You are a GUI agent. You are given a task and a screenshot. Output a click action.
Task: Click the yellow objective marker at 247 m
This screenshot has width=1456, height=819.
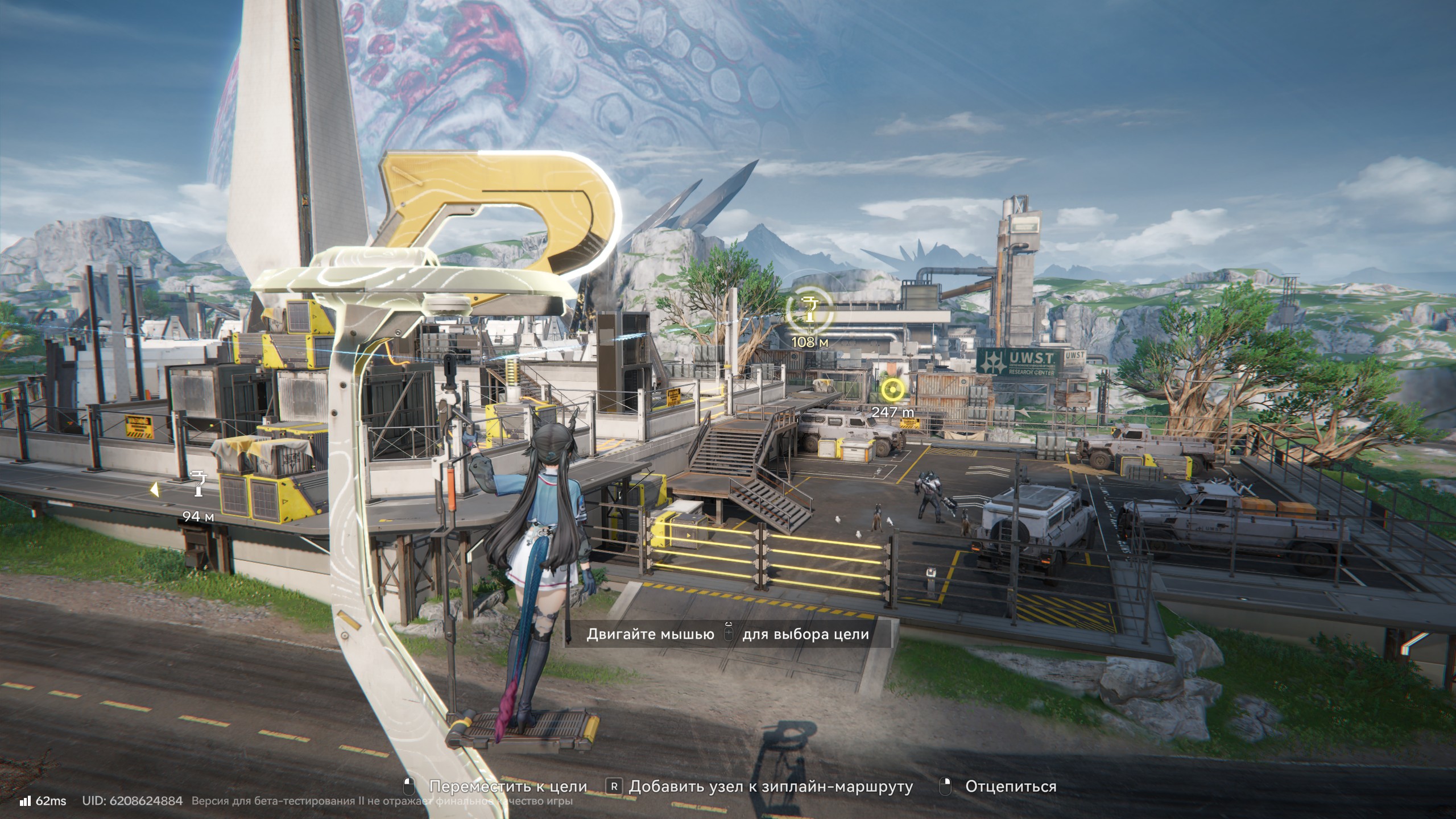coord(892,390)
